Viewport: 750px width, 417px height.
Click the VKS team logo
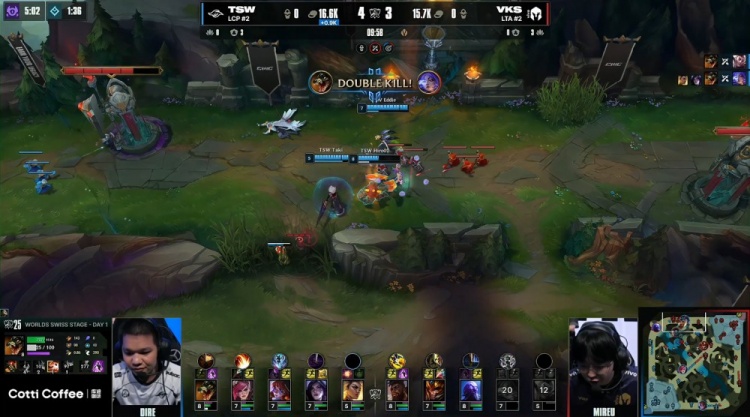click(534, 14)
